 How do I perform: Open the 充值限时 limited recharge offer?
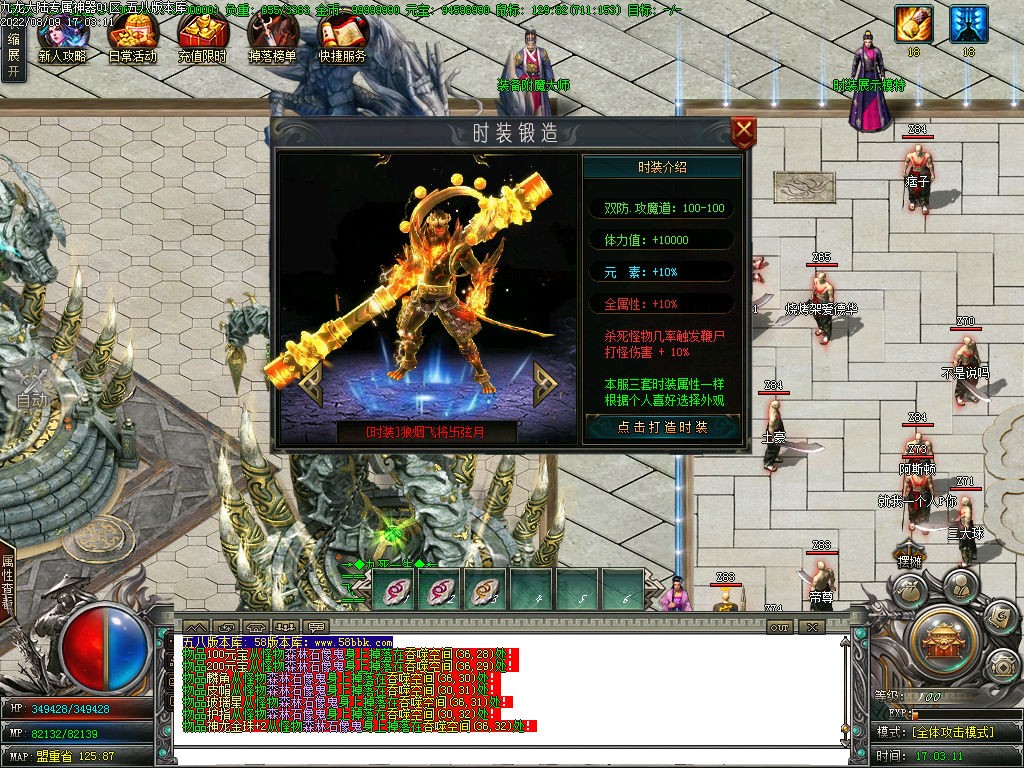202,40
